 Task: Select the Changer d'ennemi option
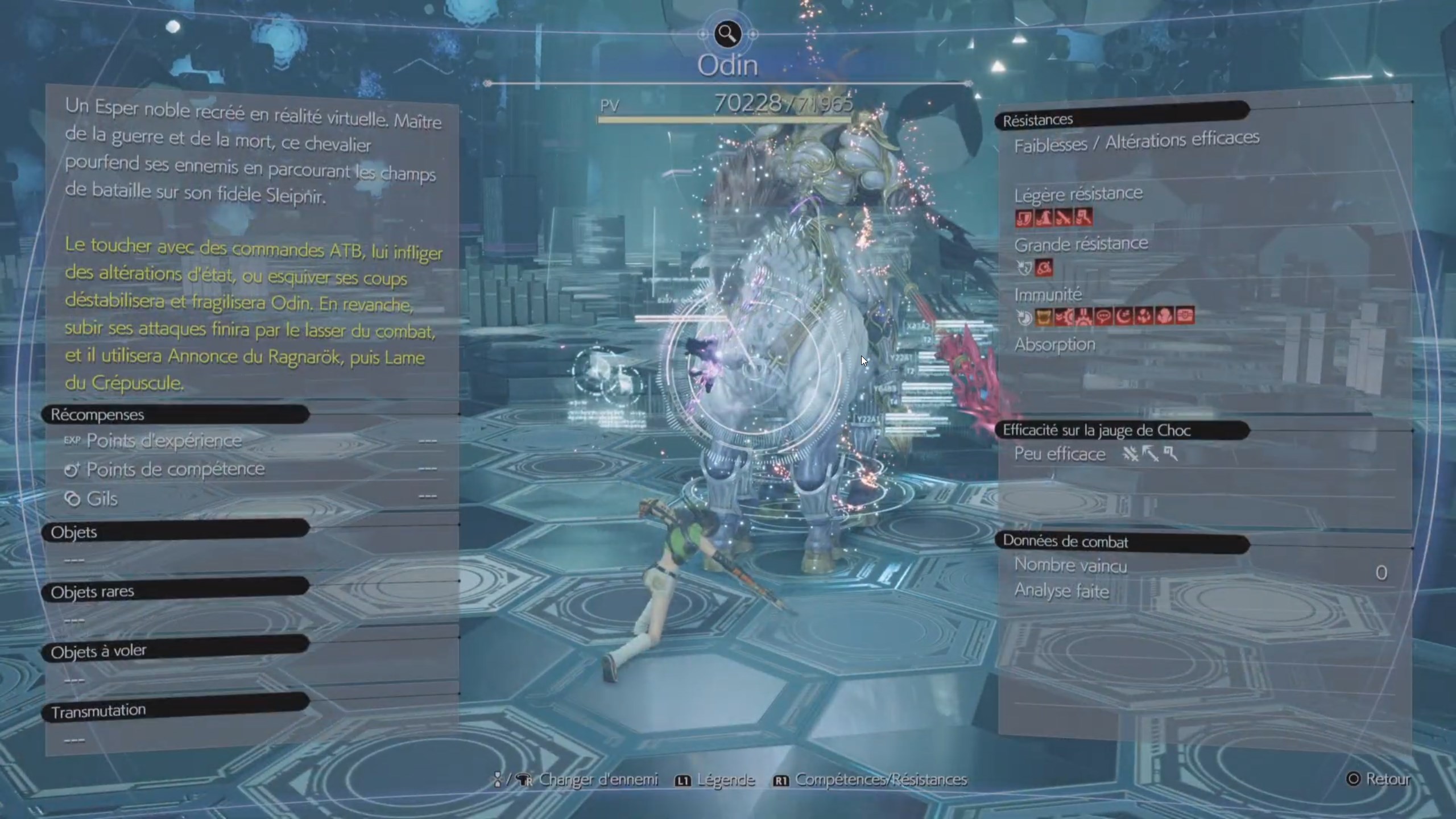pos(577,779)
